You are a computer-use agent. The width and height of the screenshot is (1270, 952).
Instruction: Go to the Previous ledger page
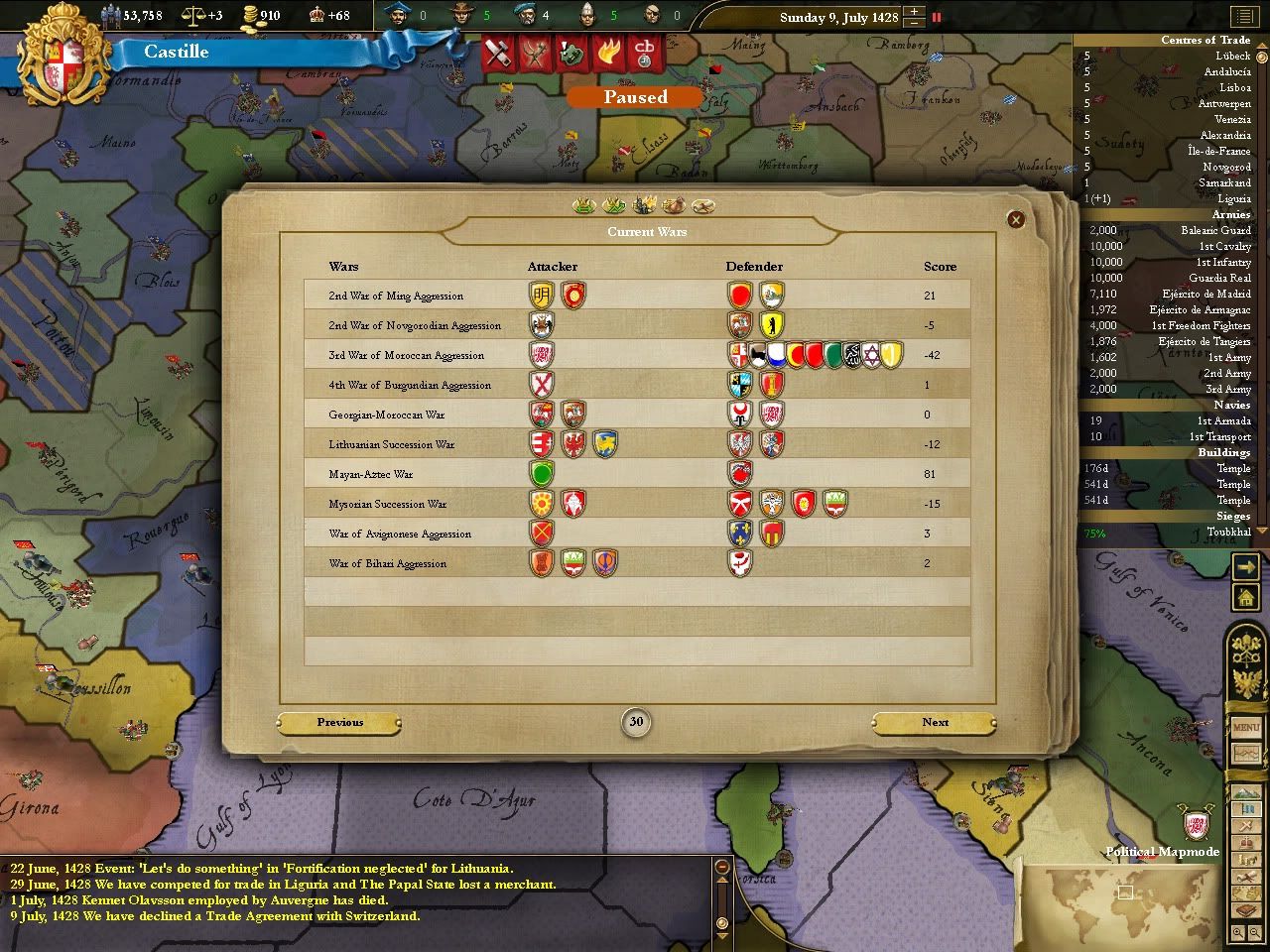[x=340, y=723]
